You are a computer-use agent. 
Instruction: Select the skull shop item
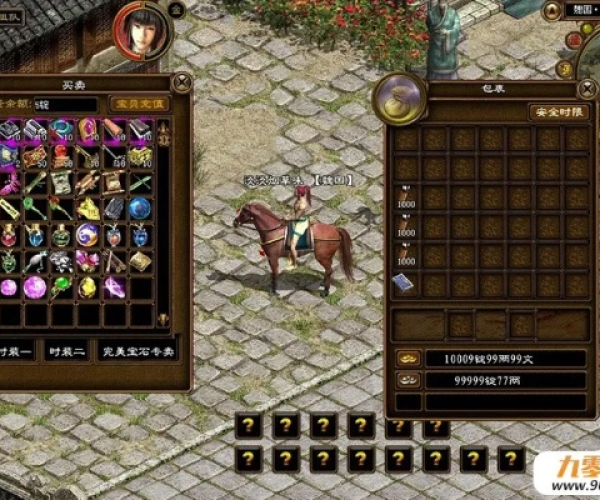(62, 262)
